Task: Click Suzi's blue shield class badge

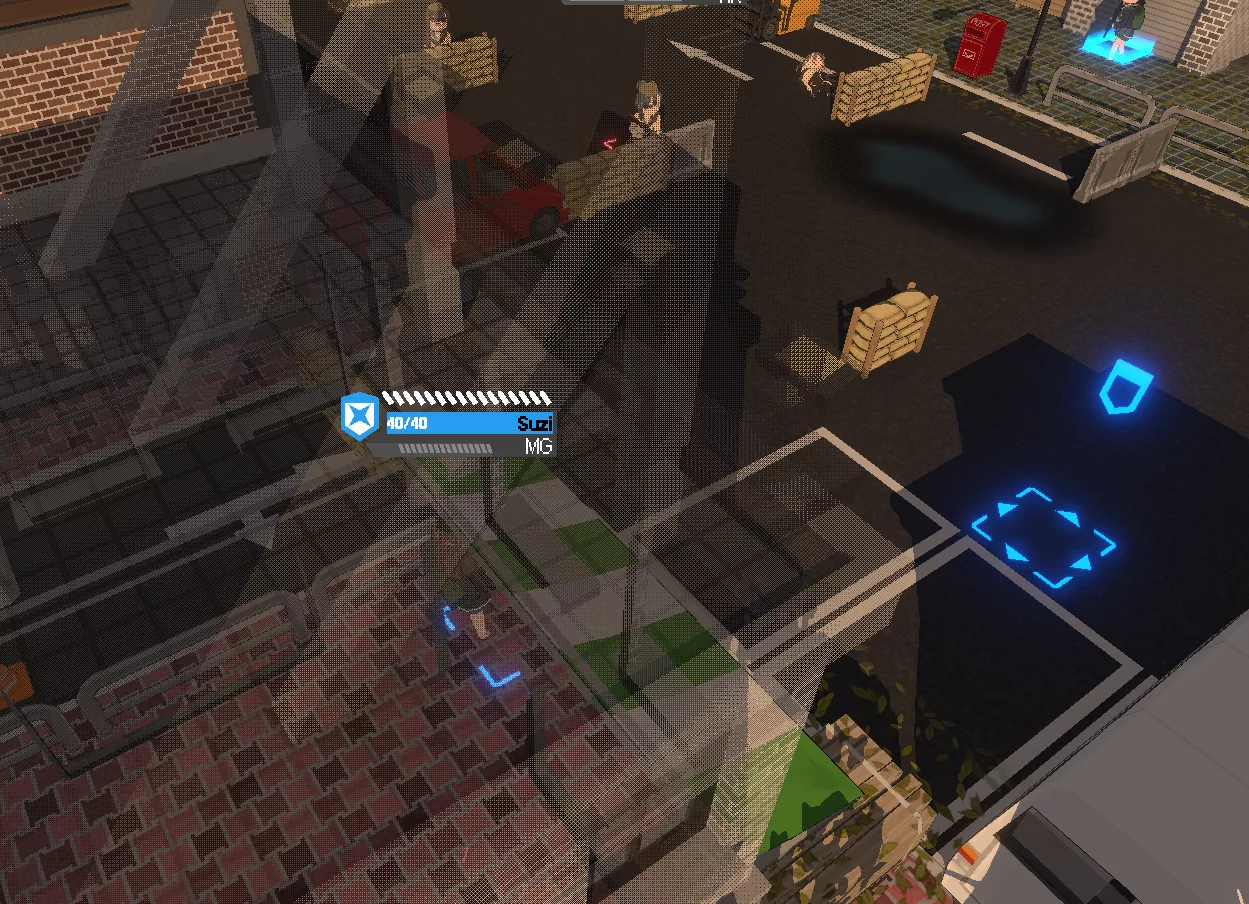Action: coord(359,416)
